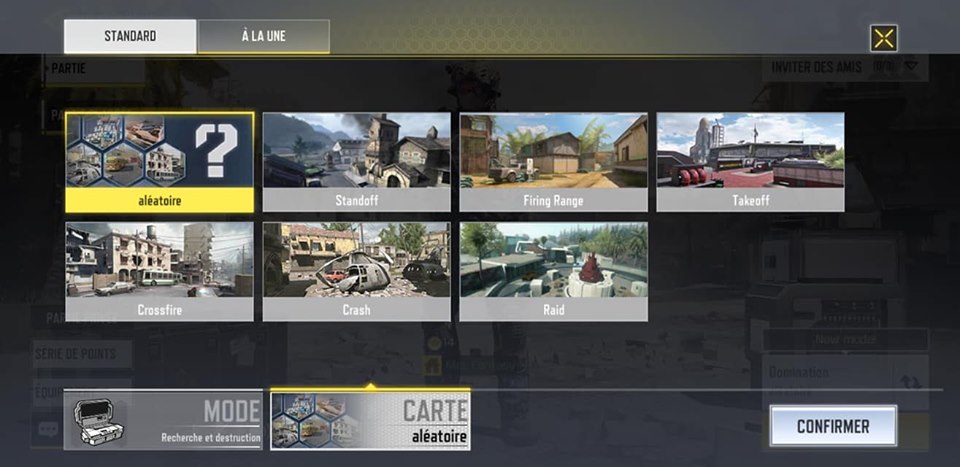Viewport: 960px width, 467px height.
Task: Select the aléatoire random map tile
Action: point(160,161)
